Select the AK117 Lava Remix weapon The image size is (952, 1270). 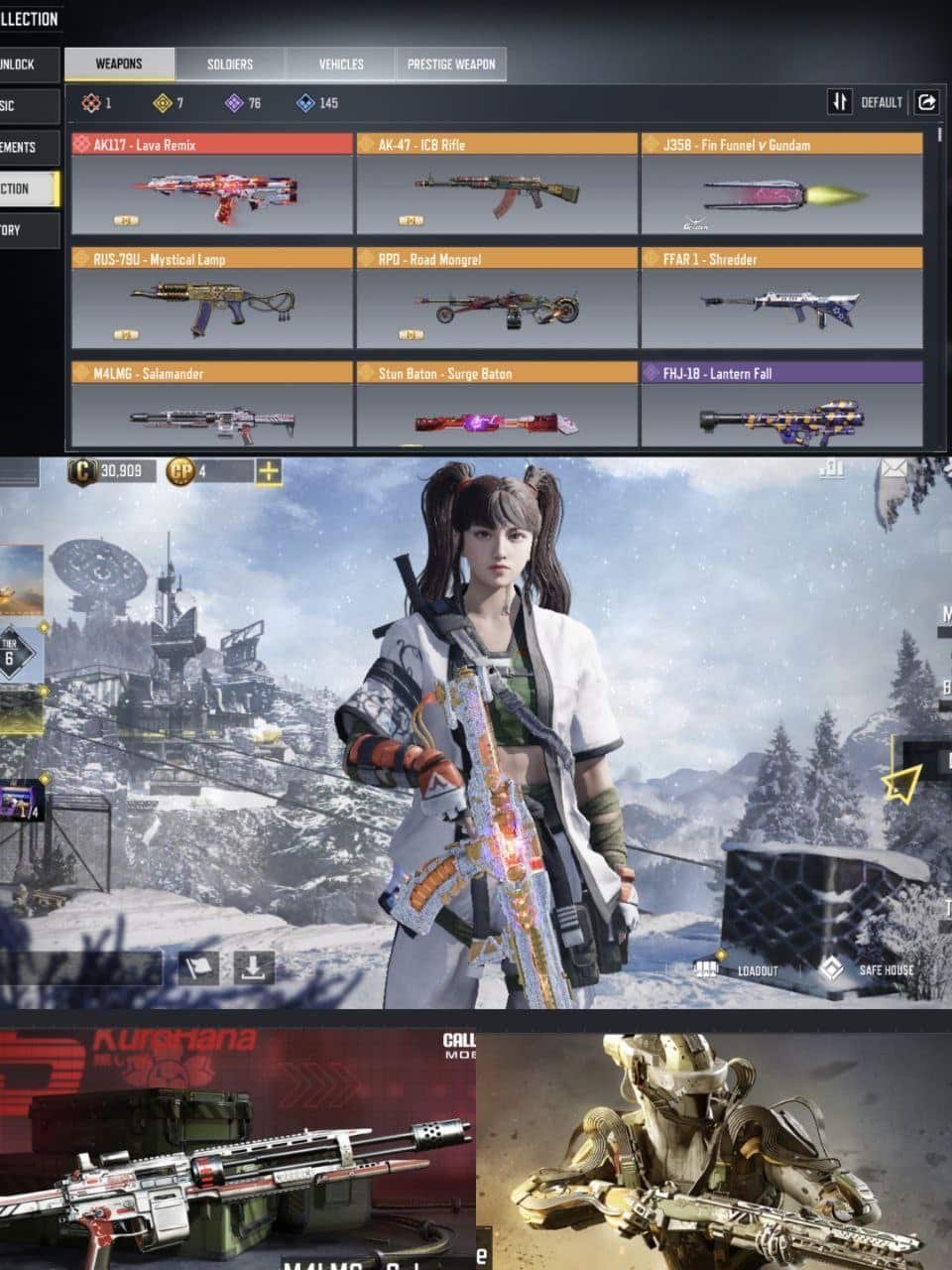(211, 185)
